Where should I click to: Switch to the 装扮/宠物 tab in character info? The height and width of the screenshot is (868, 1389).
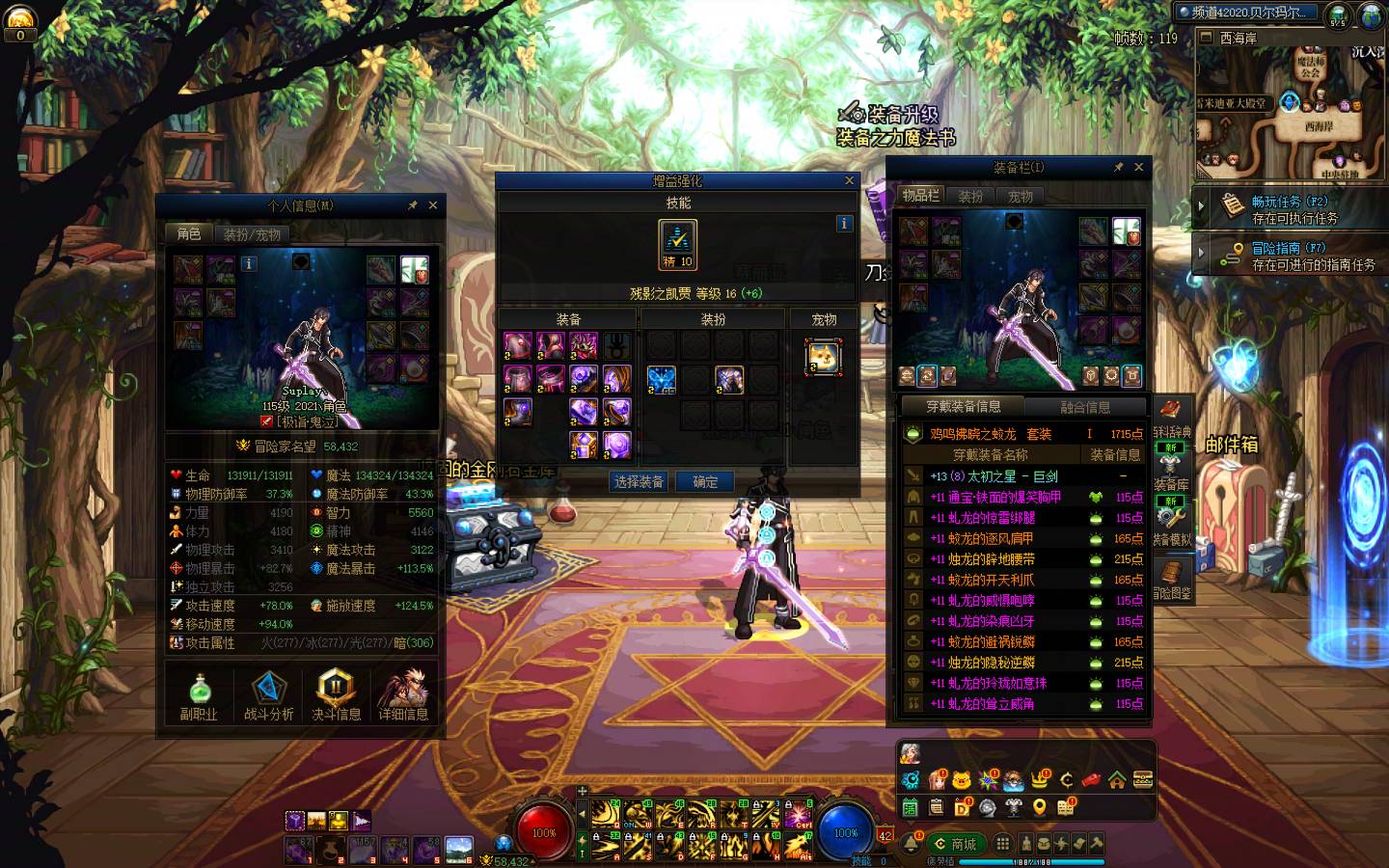click(252, 234)
